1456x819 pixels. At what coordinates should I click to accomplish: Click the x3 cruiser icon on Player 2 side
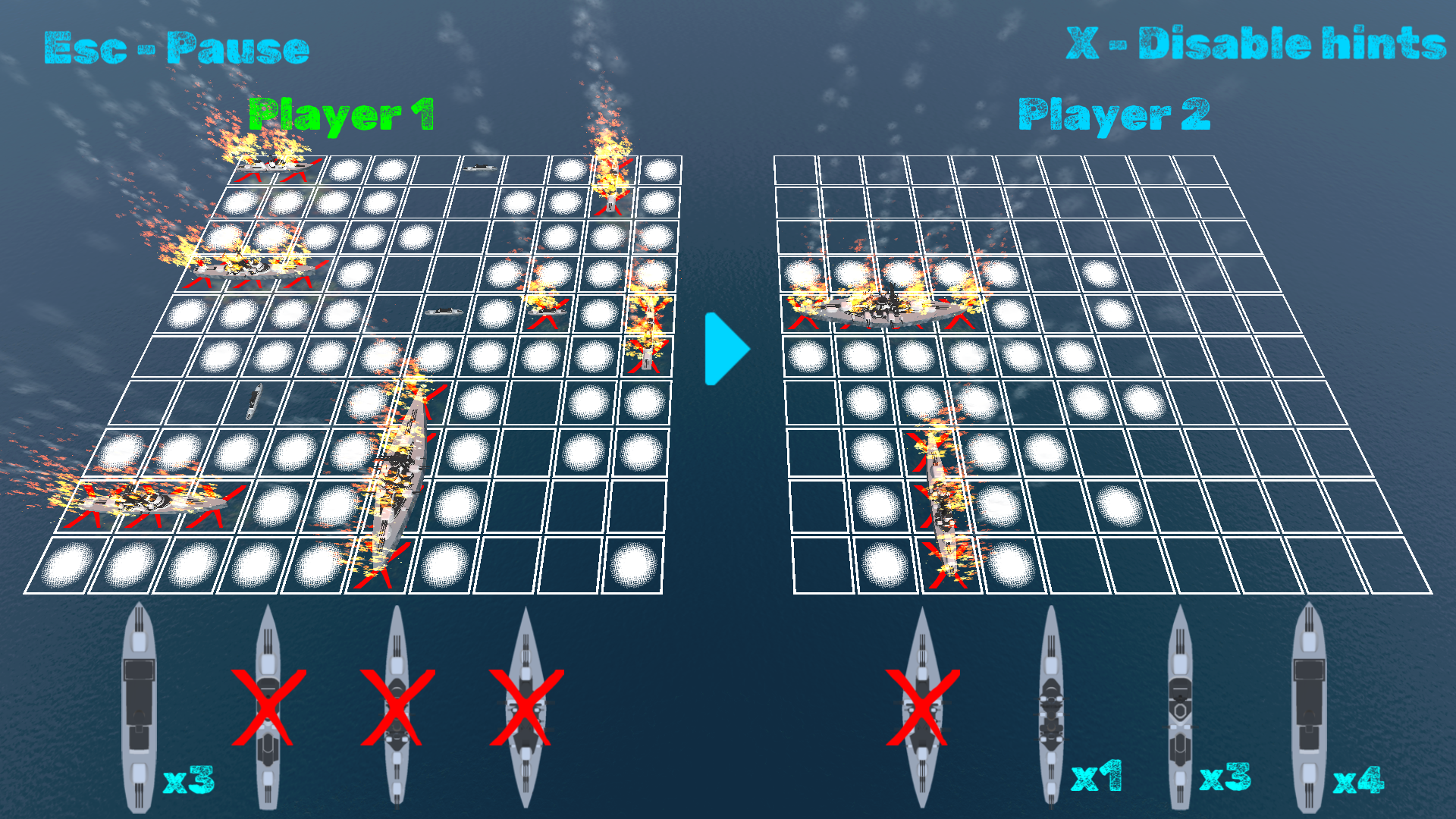point(1181,705)
